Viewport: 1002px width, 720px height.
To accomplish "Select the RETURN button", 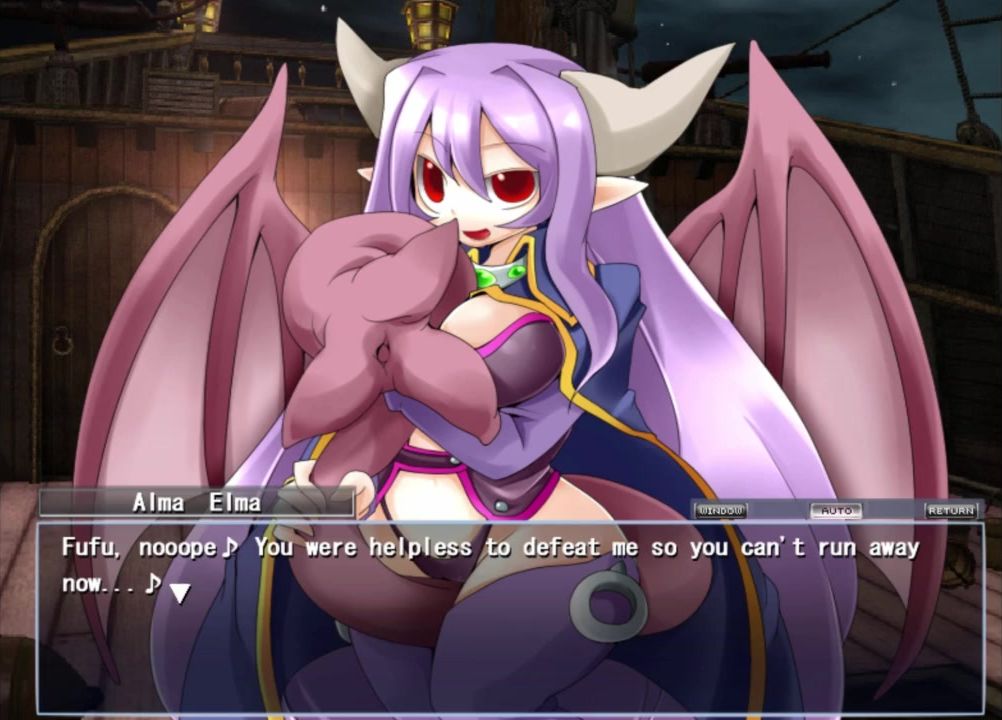I will tap(950, 510).
